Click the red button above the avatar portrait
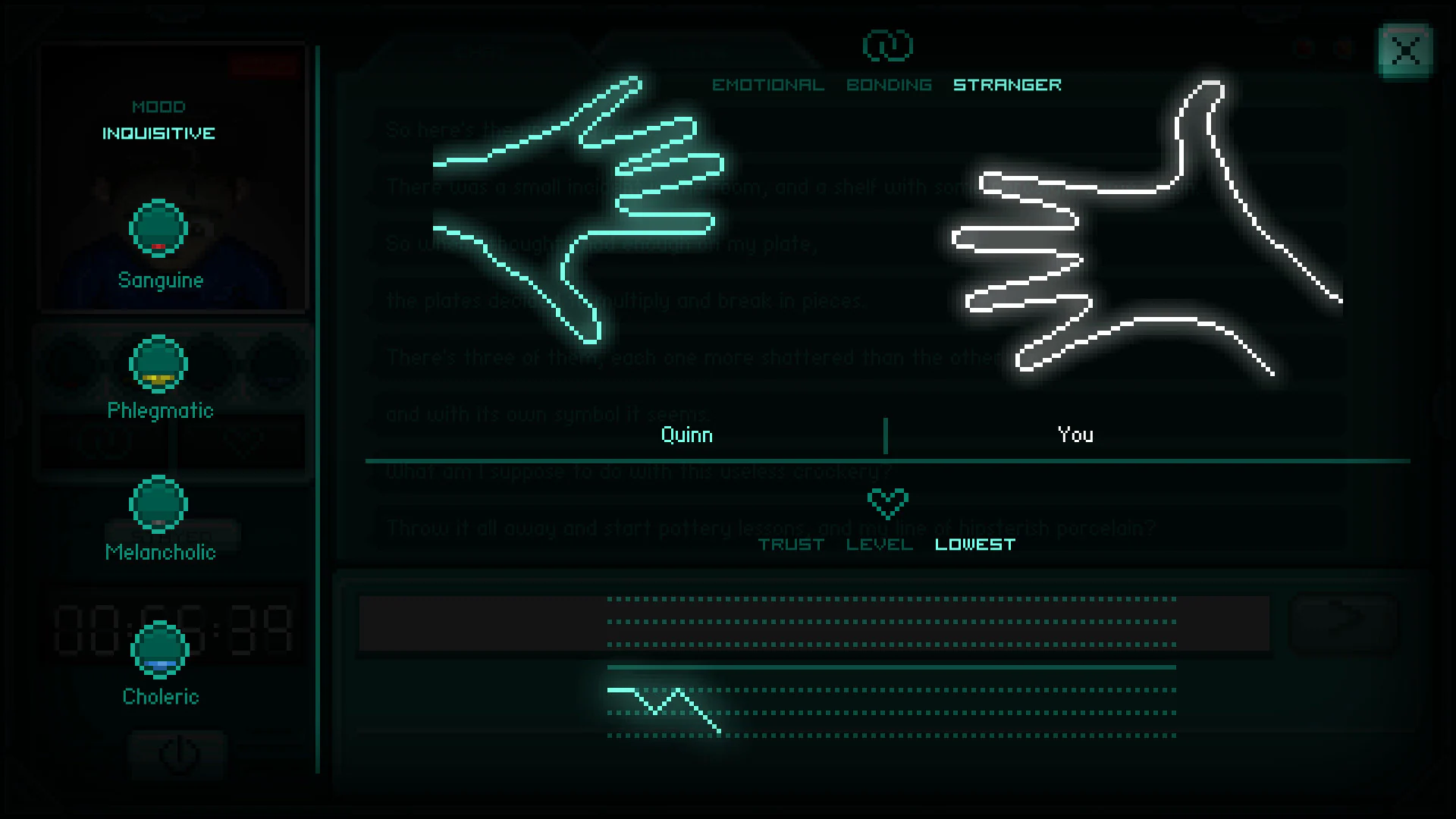1456x819 pixels. (x=263, y=65)
